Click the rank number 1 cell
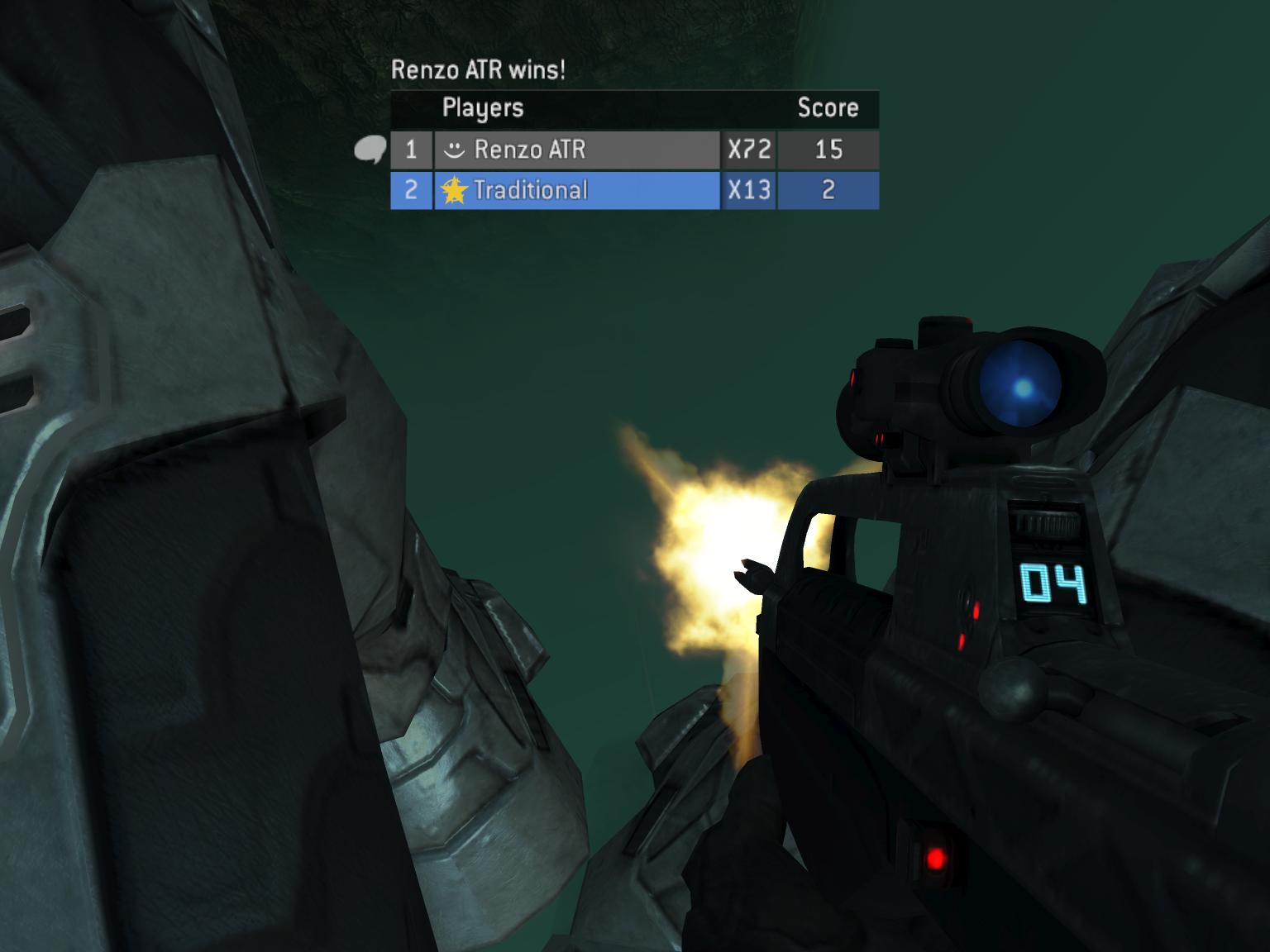This screenshot has height=952, width=1270. 411,150
